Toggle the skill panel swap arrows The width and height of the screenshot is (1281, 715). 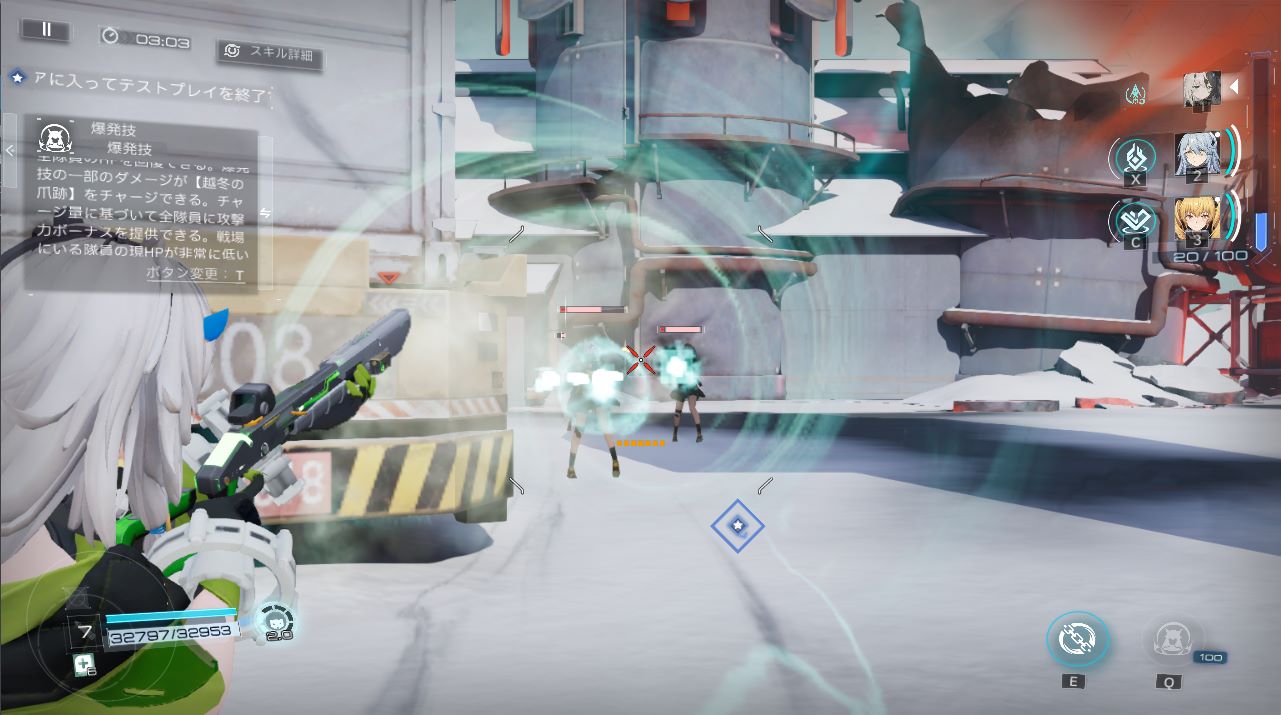point(265,213)
